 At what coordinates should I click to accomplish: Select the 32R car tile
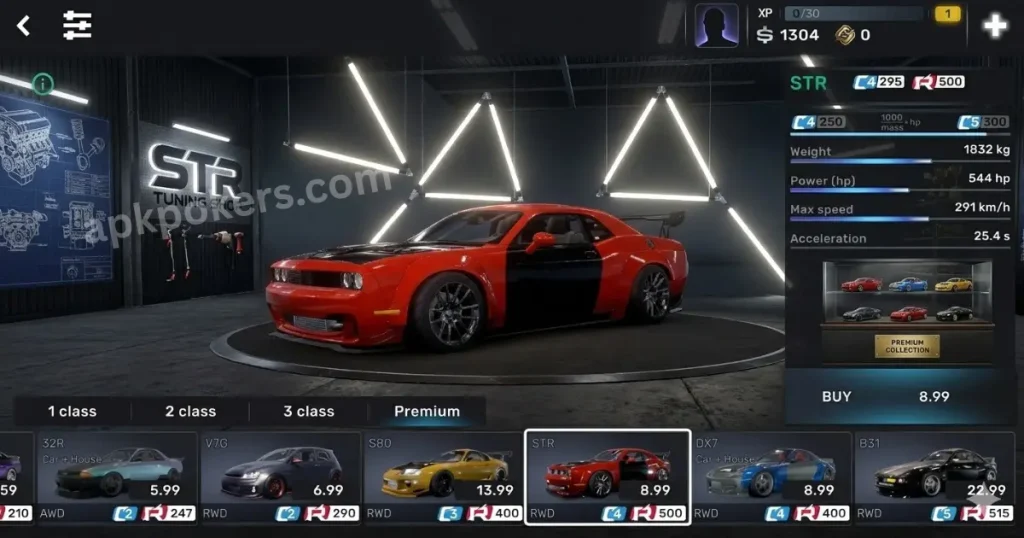(116, 477)
